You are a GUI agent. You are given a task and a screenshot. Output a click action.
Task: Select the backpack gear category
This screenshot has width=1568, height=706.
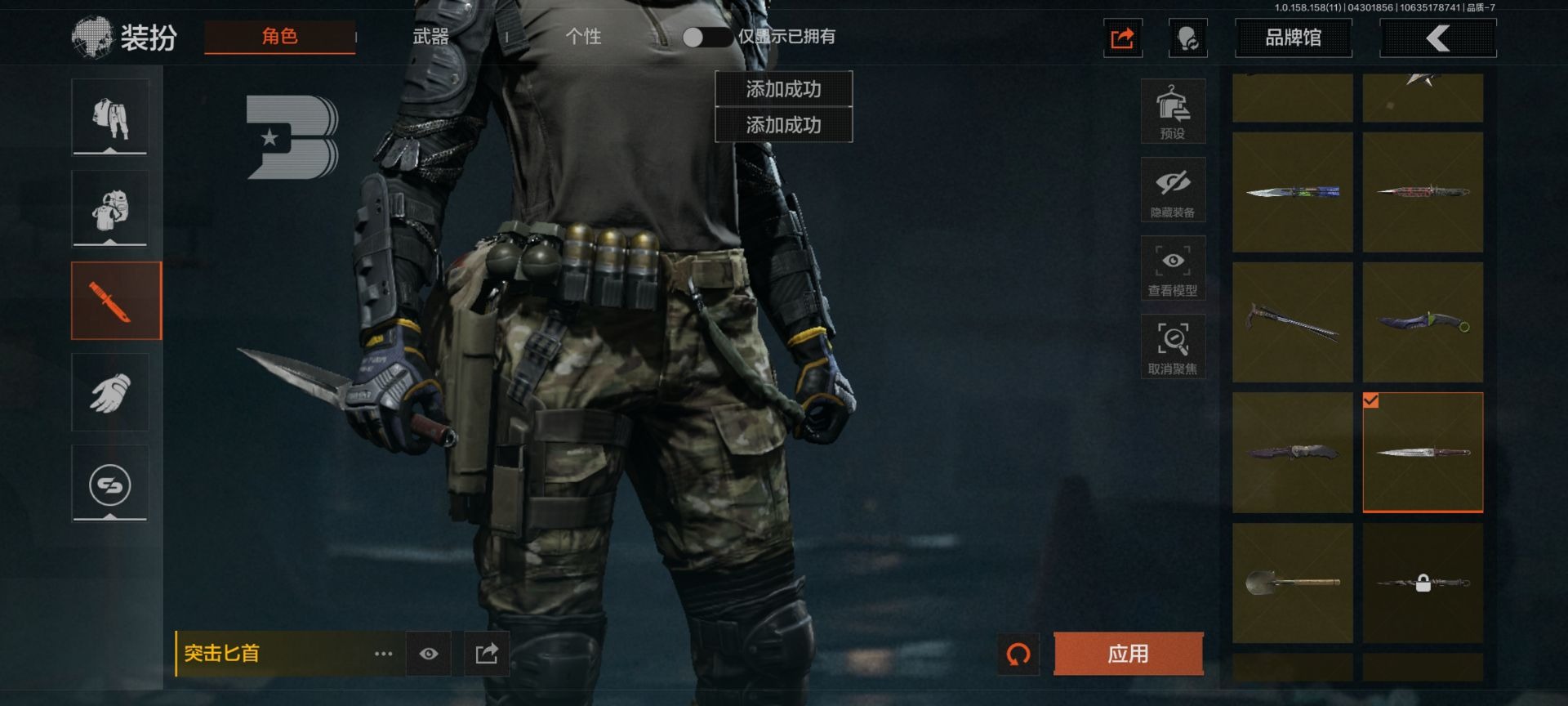[x=109, y=209]
